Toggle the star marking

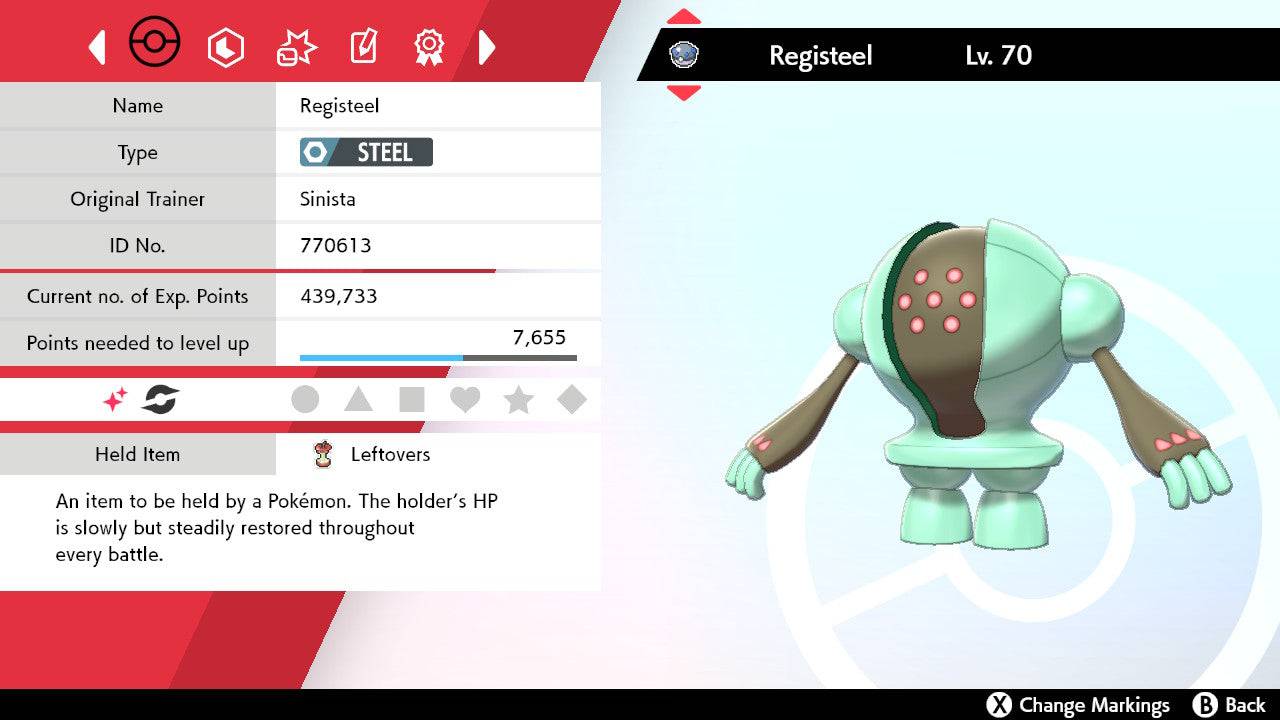coord(518,400)
